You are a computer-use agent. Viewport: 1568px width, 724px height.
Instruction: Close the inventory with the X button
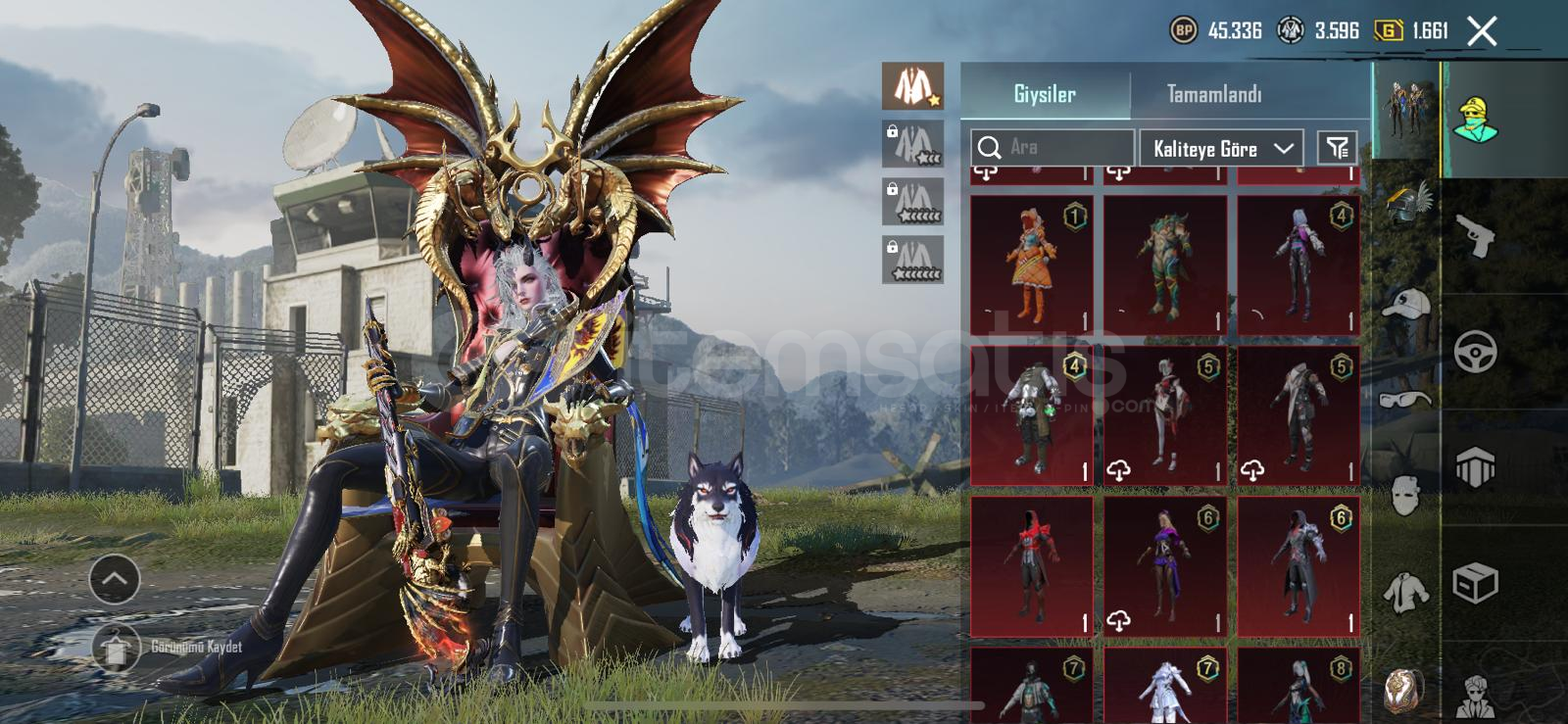pyautogui.click(x=1482, y=31)
